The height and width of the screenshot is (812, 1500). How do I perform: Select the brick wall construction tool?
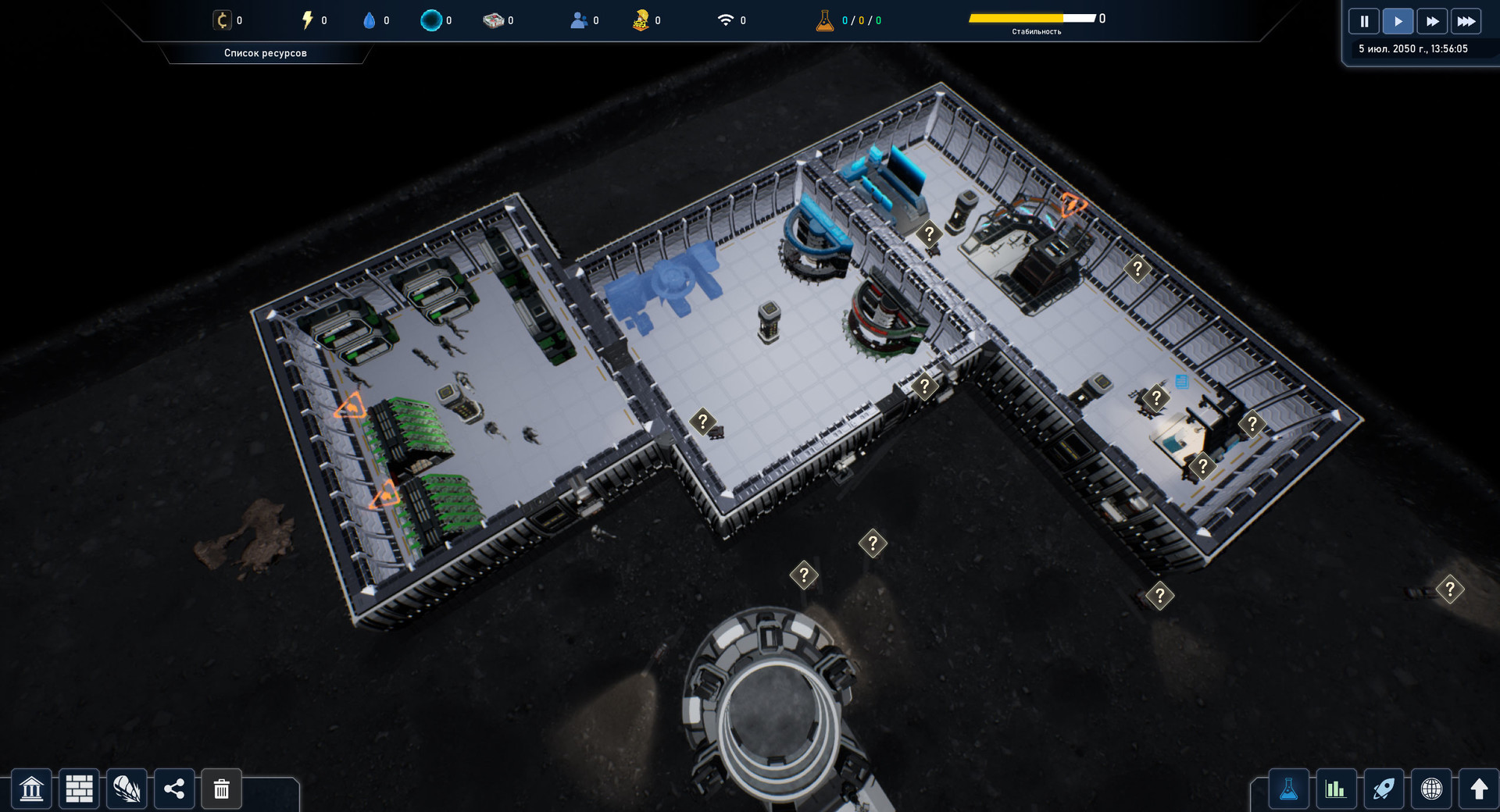79,789
